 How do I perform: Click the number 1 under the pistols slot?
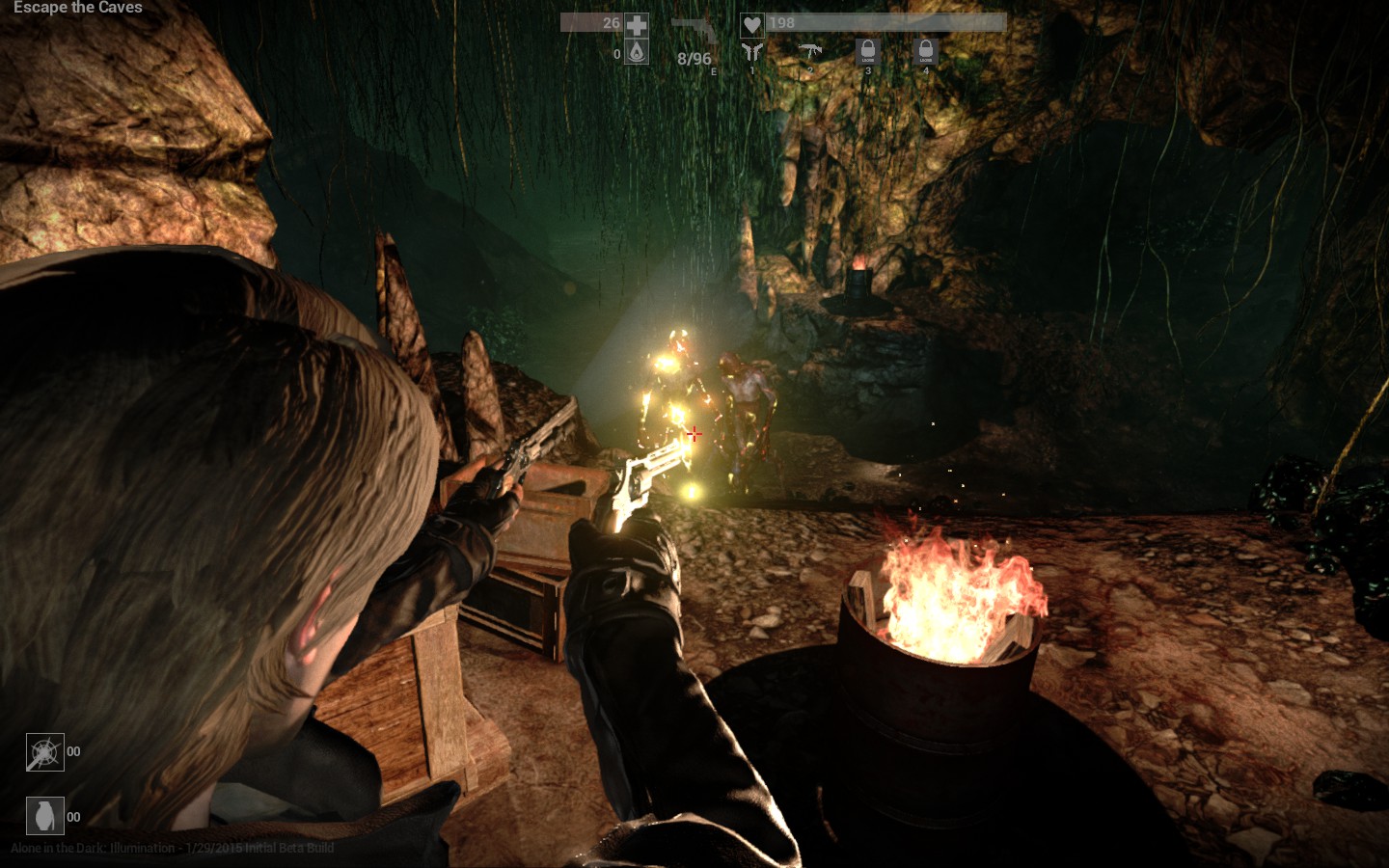[x=753, y=68]
